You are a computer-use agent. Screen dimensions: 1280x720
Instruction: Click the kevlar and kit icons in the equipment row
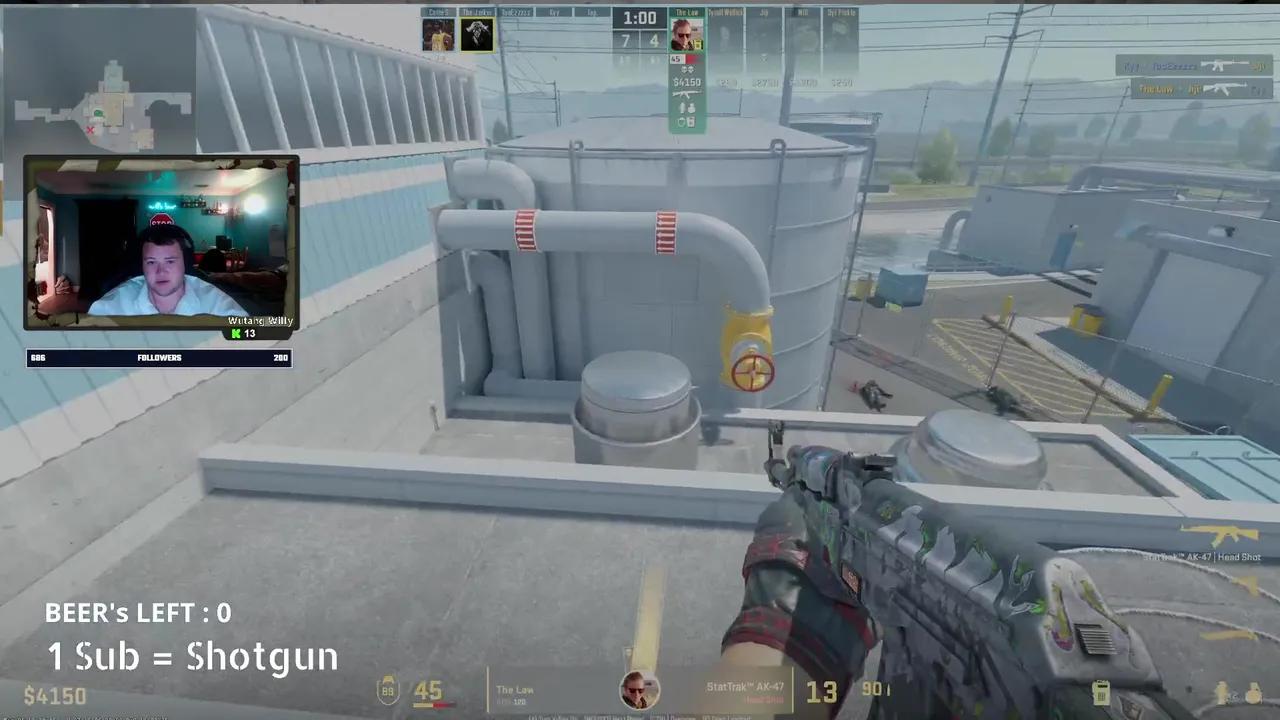click(x=686, y=122)
